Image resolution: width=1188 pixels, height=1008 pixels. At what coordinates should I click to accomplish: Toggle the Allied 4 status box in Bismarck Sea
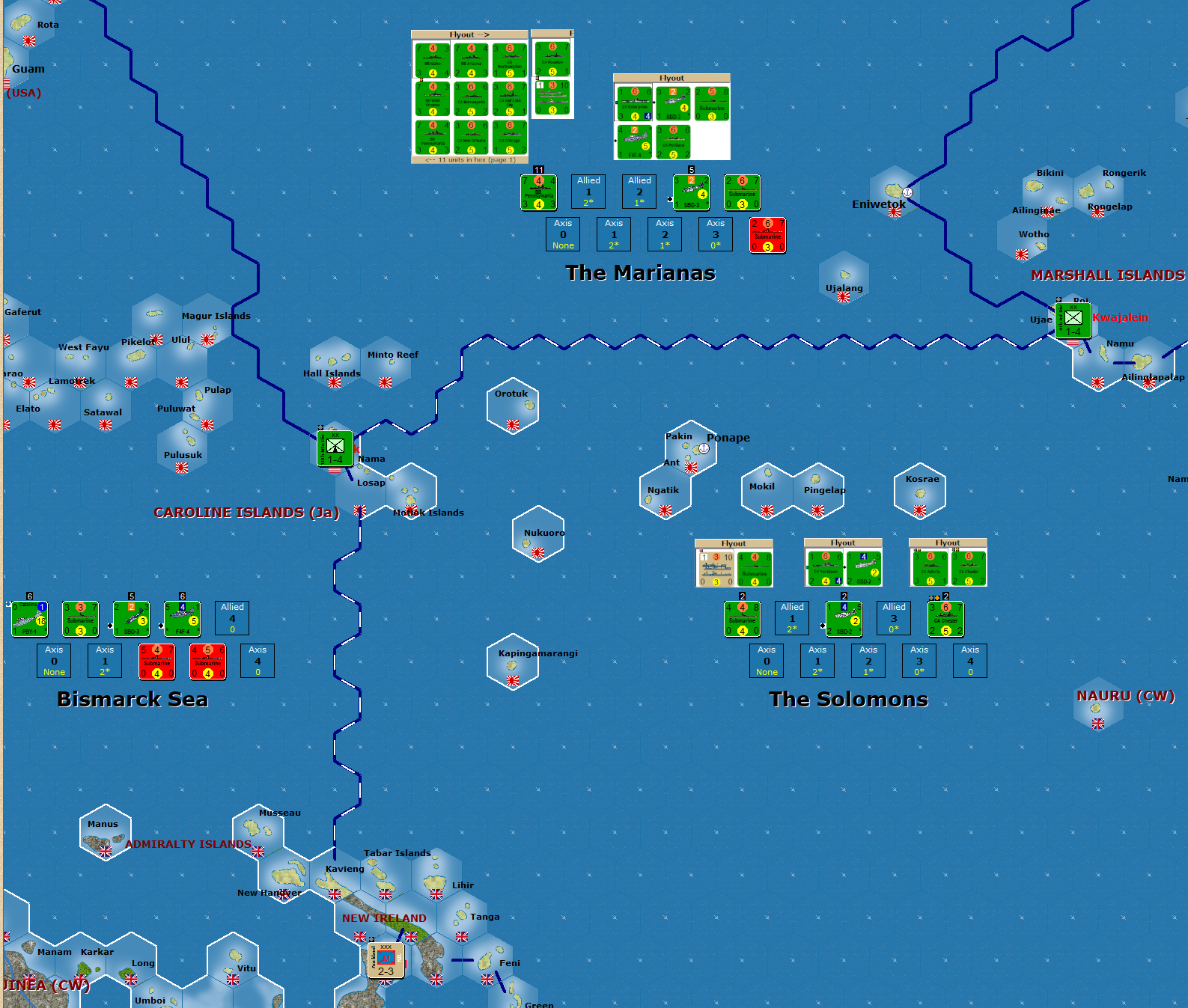coord(232,618)
